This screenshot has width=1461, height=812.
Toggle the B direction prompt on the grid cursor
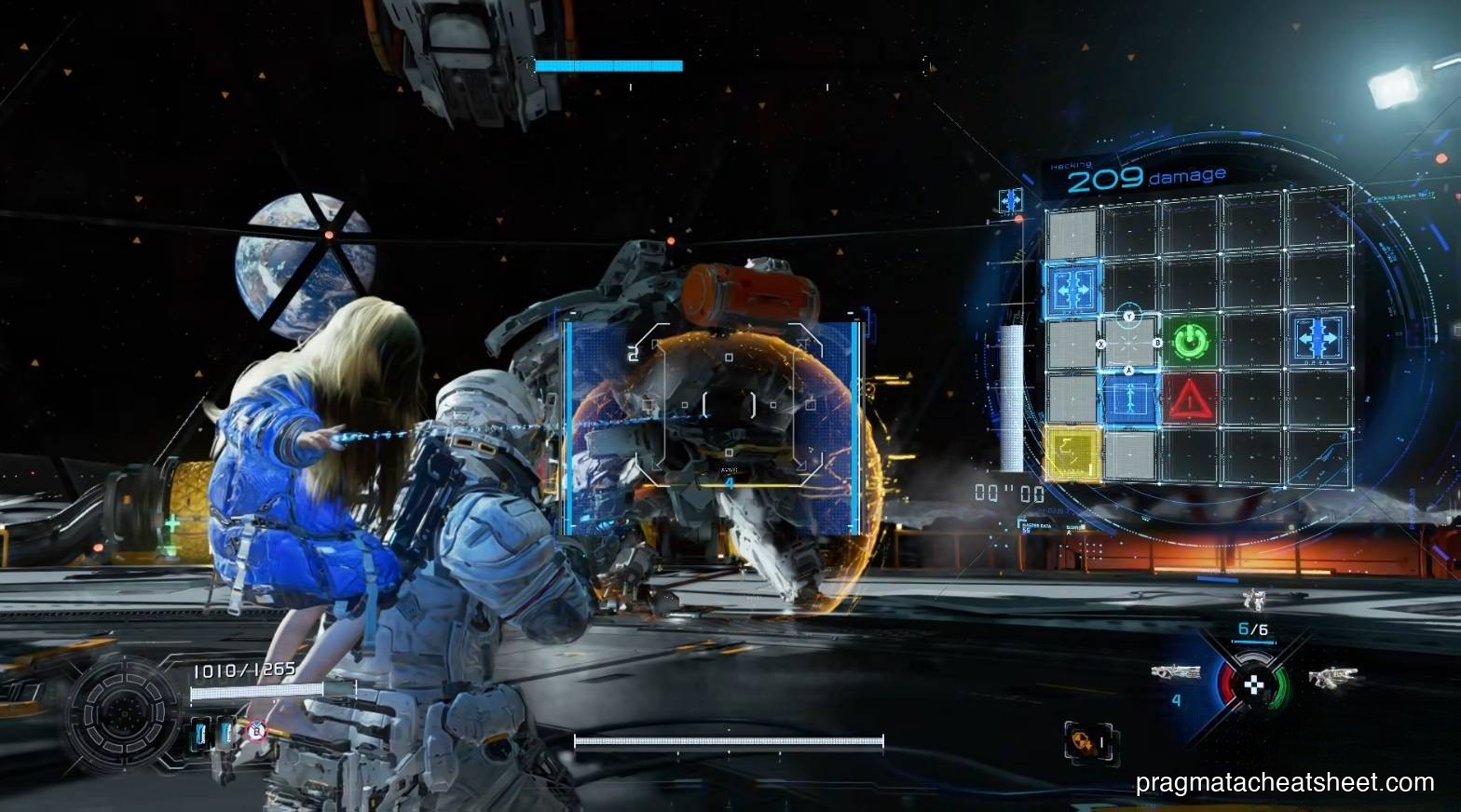1158,344
